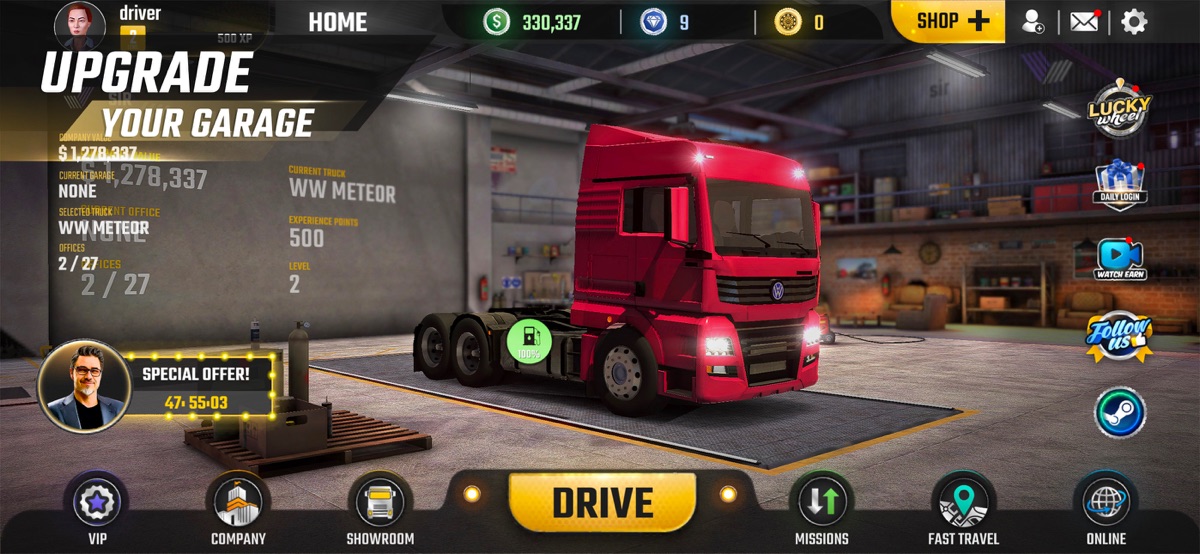Select the Watch Earn video icon

(1120, 259)
